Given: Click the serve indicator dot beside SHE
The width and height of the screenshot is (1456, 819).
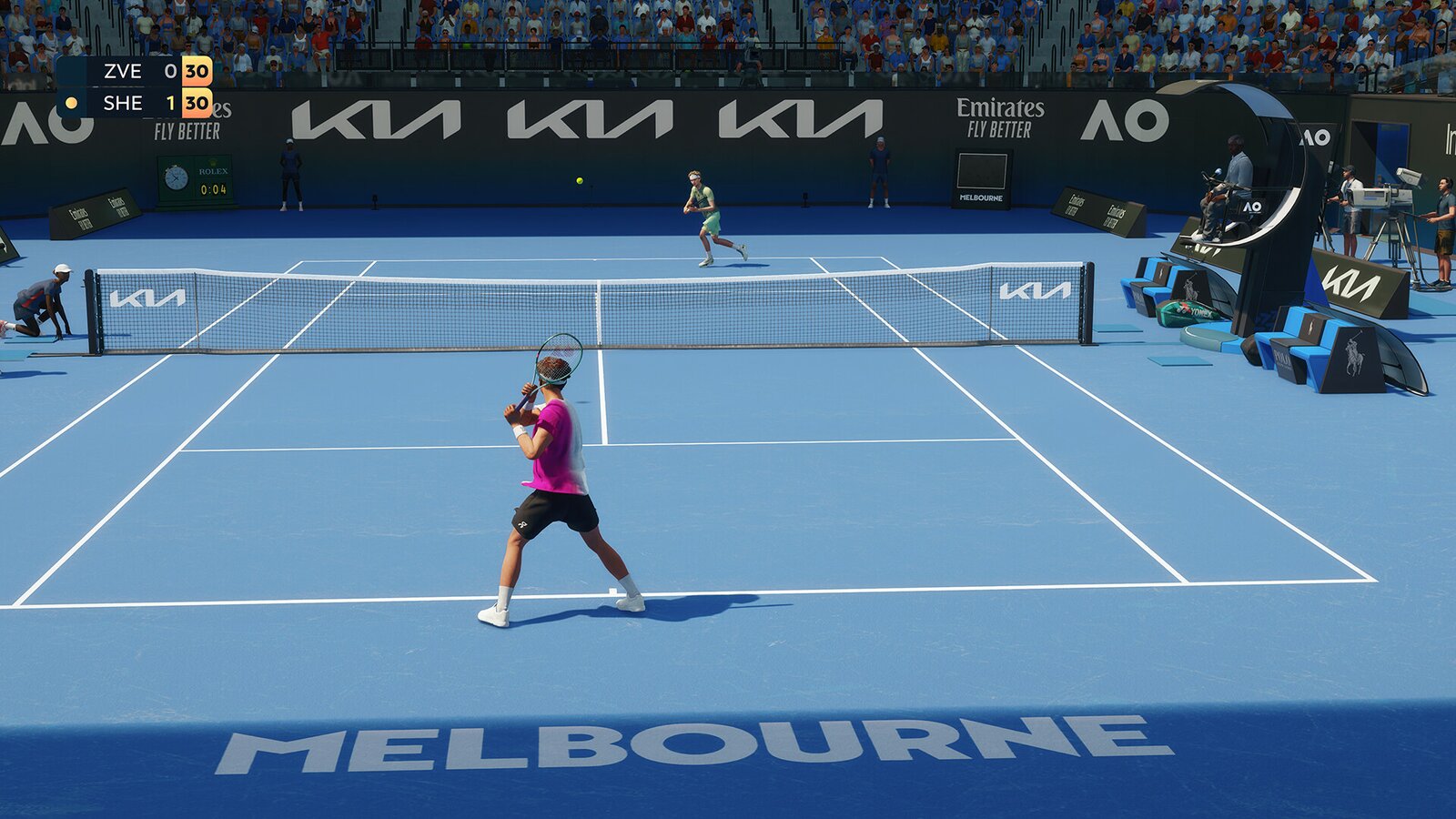Looking at the screenshot, I should [71, 103].
